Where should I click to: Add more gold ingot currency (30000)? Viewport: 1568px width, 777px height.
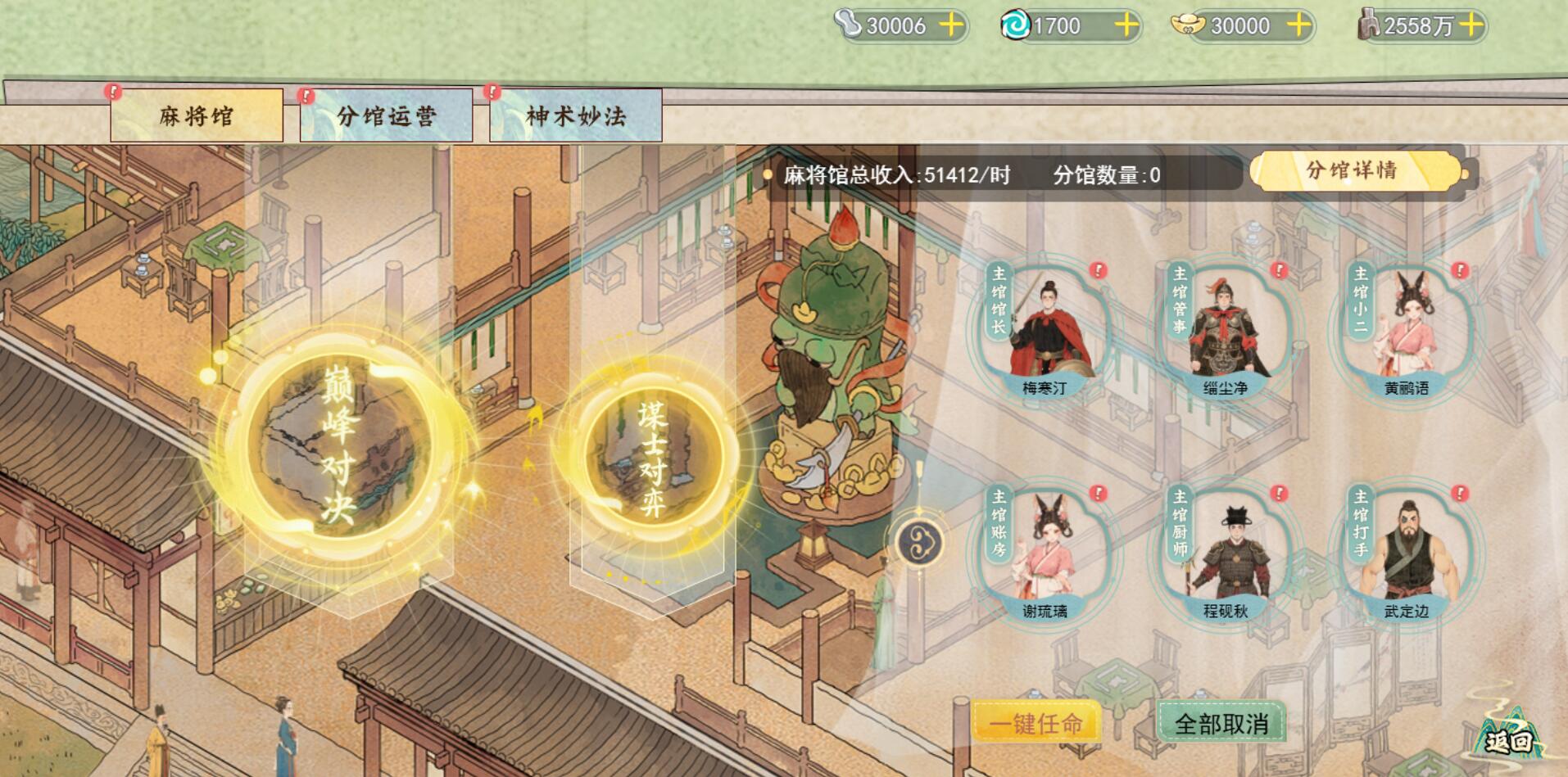(1299, 25)
